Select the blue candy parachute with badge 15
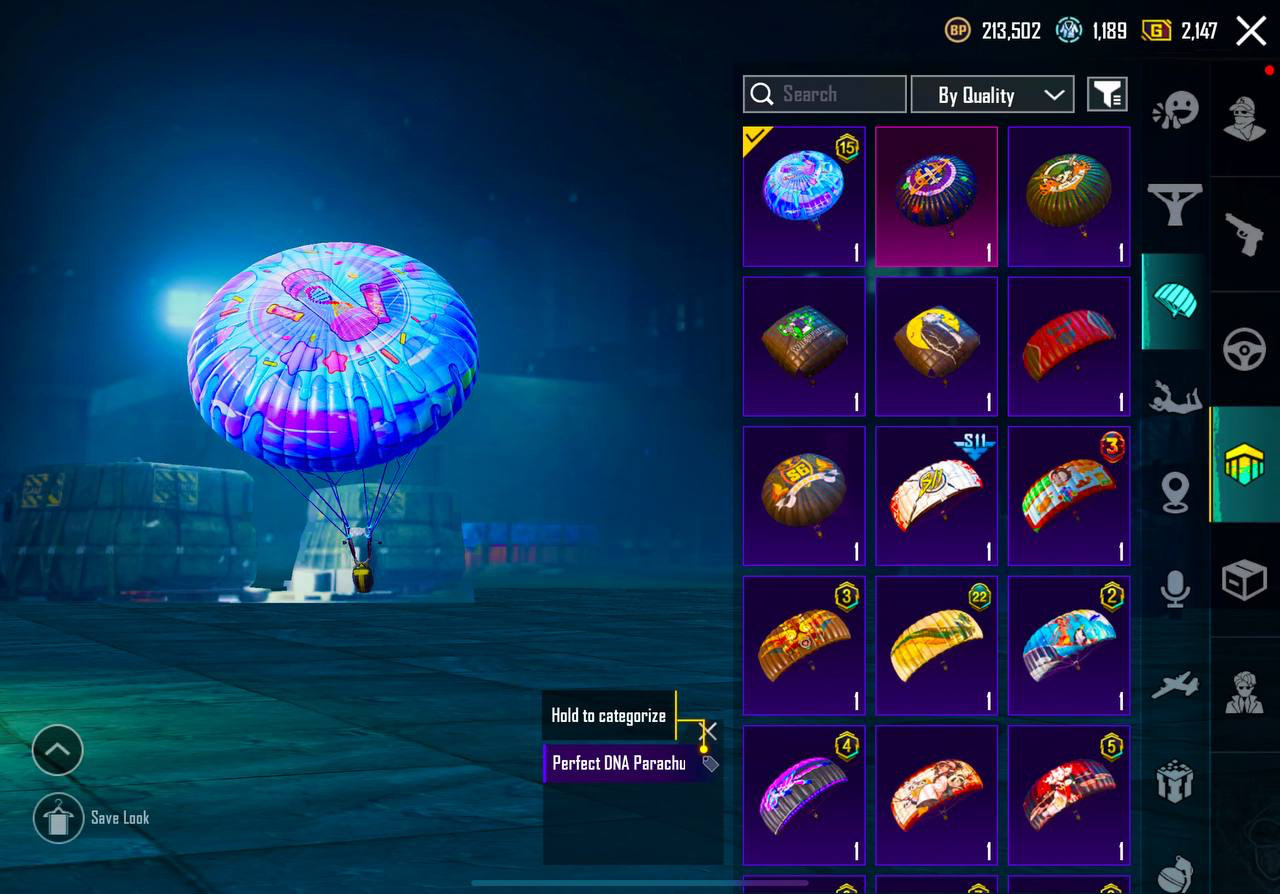The width and height of the screenshot is (1280, 894). [x=804, y=196]
